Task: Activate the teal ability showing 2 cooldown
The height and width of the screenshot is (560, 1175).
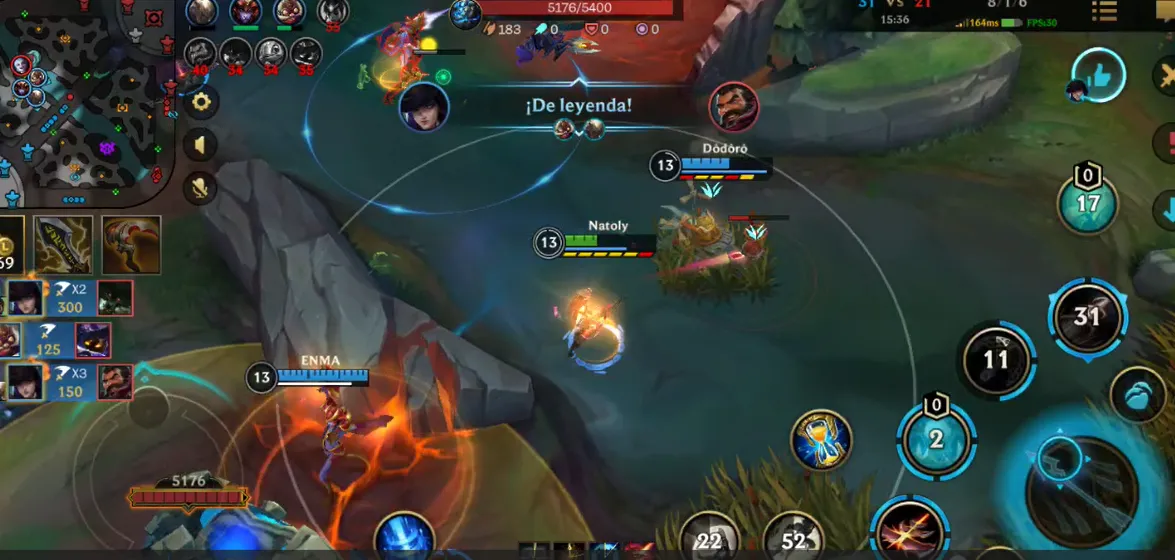Action: [936, 439]
